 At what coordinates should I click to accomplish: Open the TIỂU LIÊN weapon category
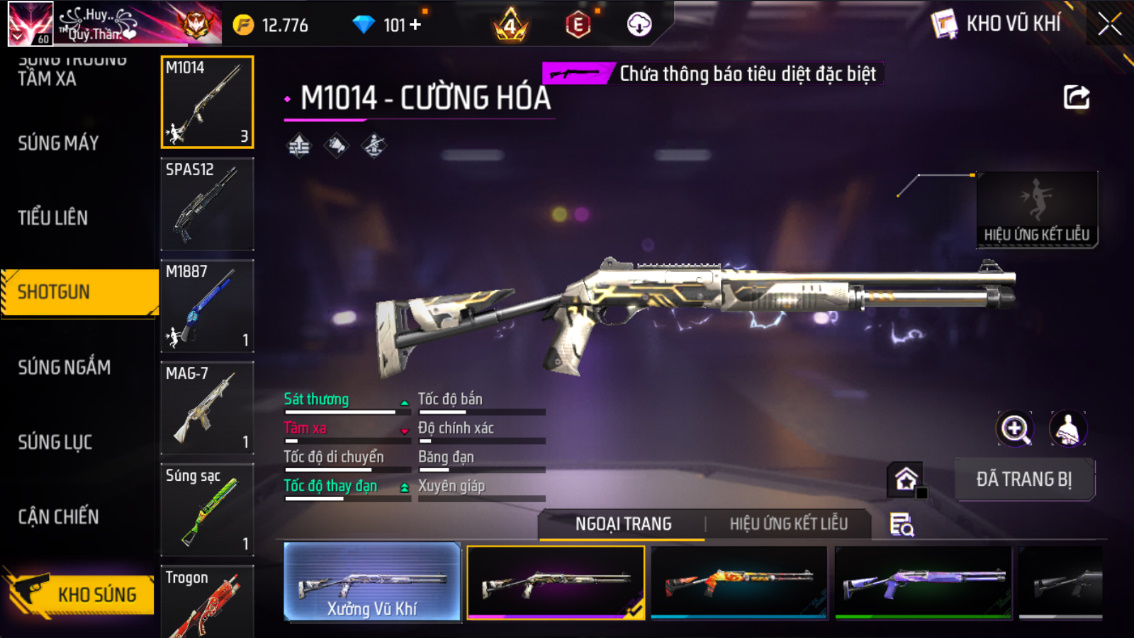(x=53, y=218)
